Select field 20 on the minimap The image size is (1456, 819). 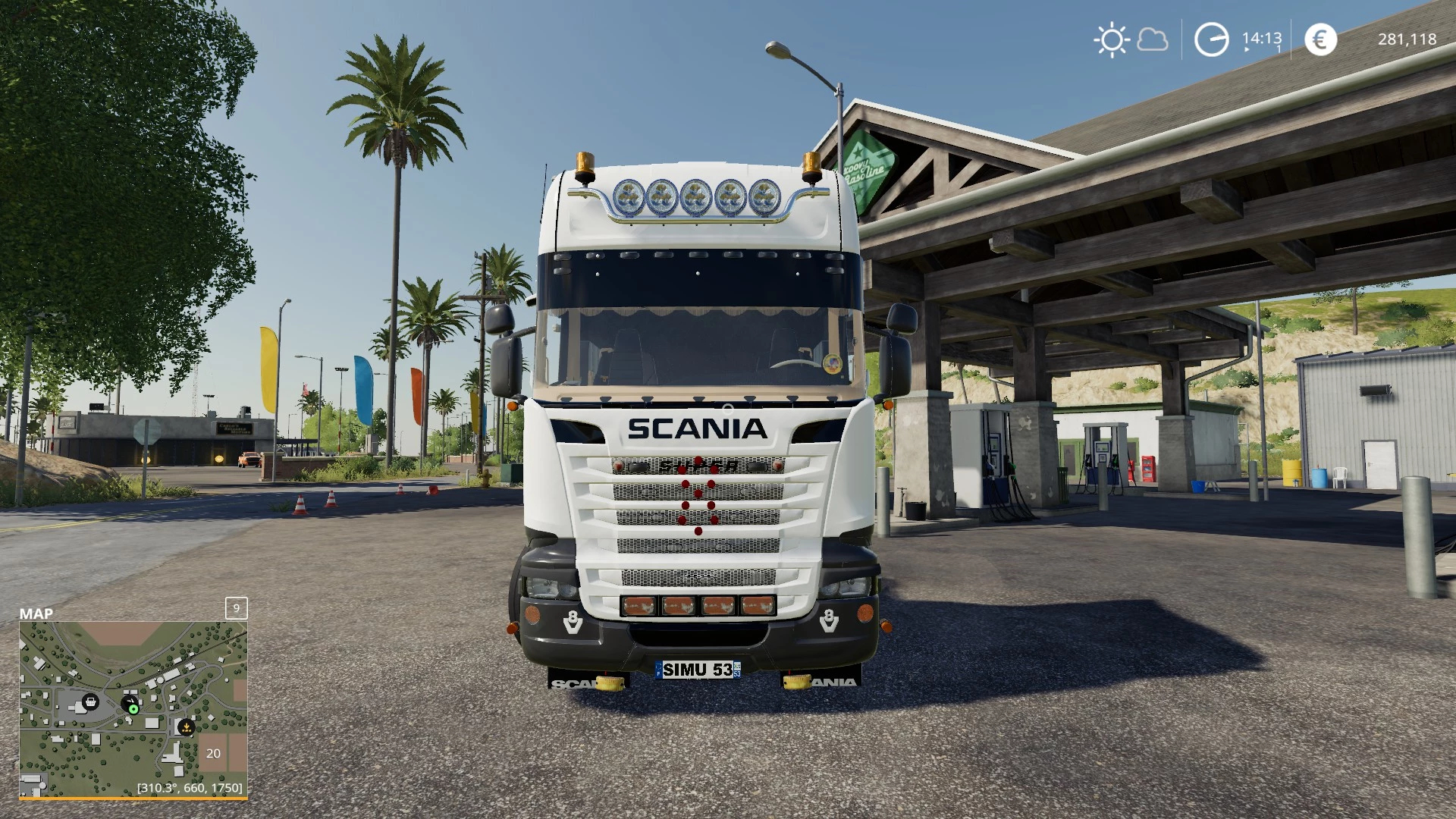213,753
